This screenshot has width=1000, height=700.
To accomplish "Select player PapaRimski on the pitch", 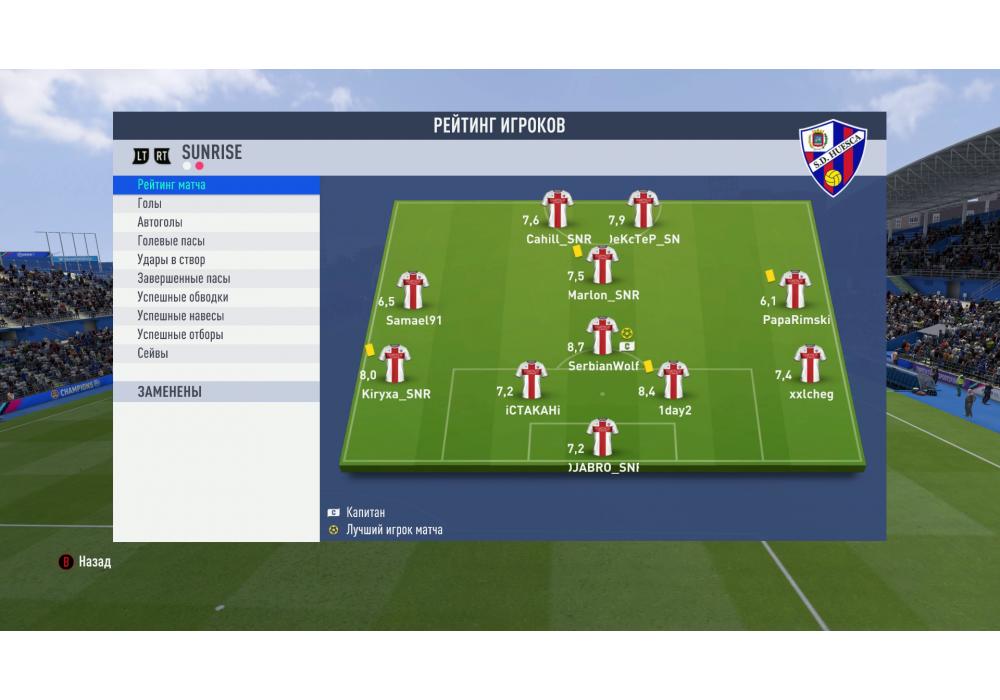I will tap(795, 290).
